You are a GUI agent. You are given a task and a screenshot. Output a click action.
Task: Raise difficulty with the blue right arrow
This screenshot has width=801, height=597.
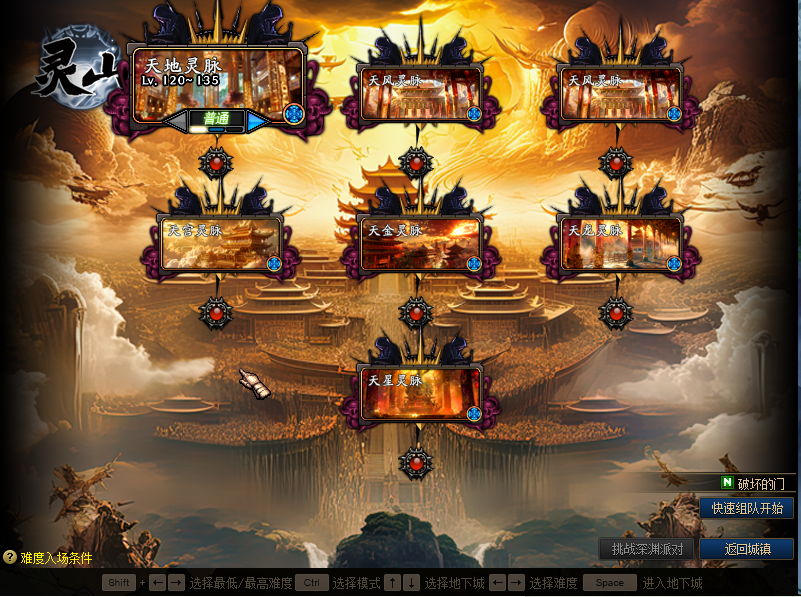point(257,121)
